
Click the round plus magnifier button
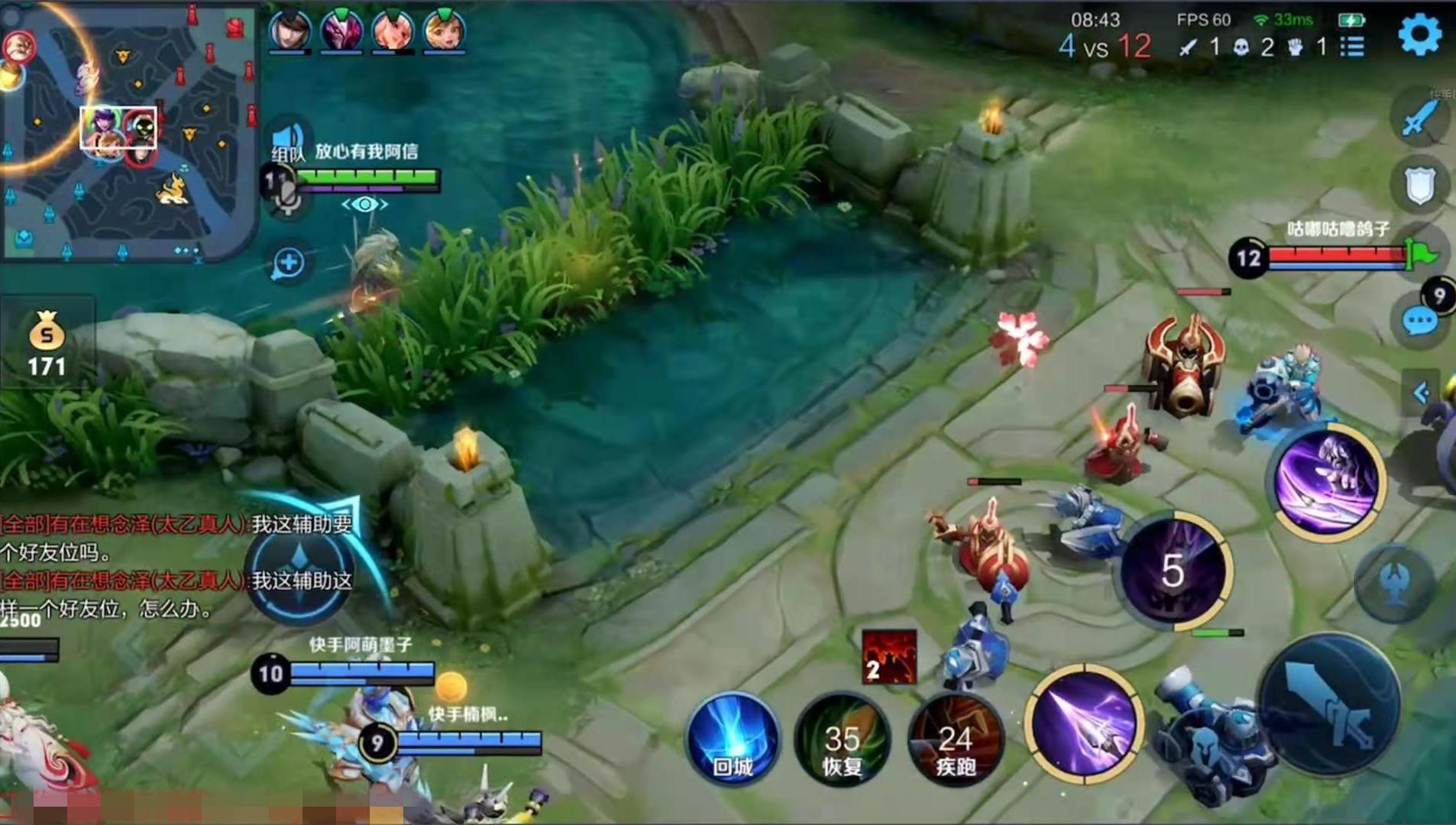tap(288, 264)
